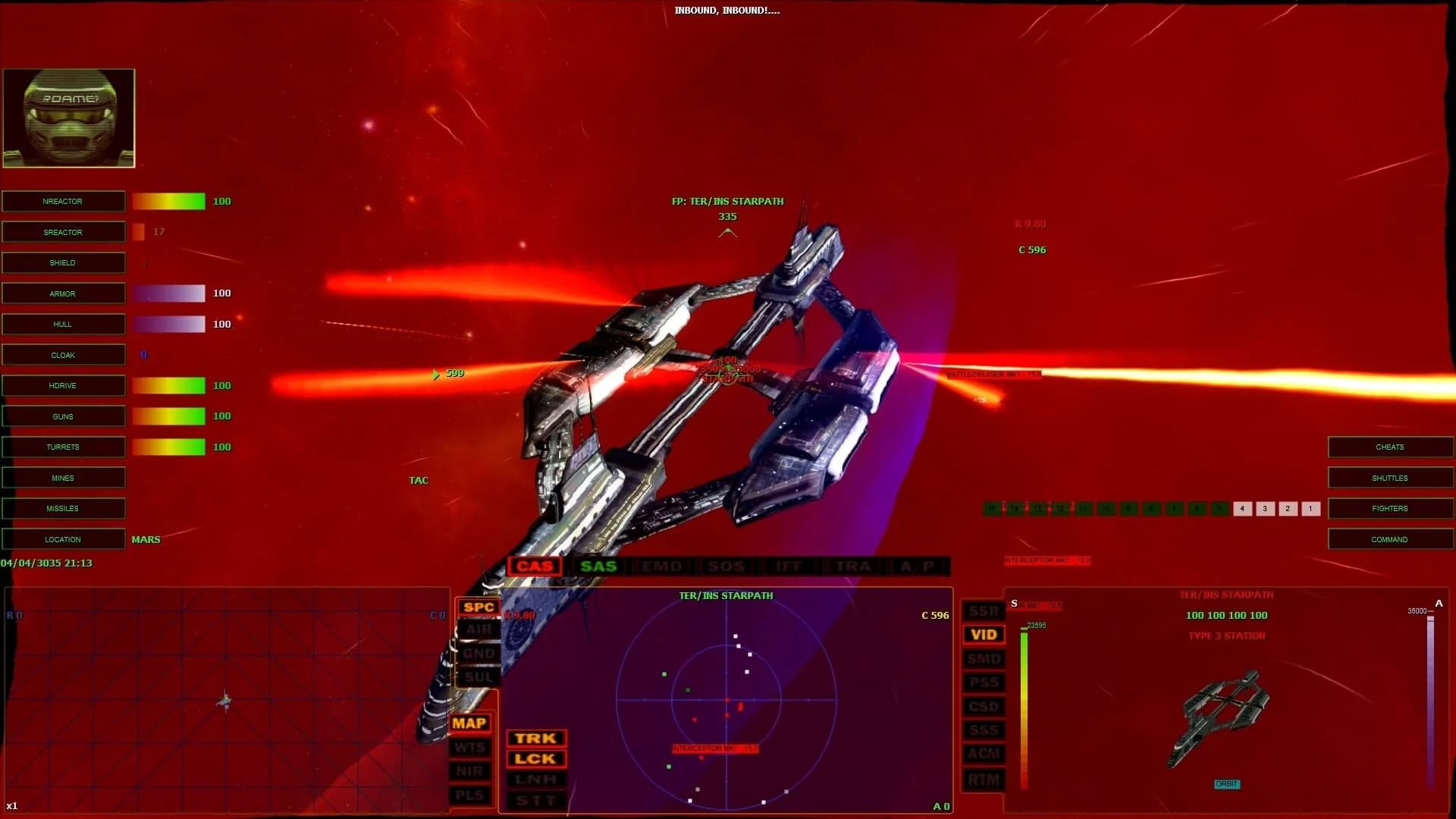Select the TRK tracking mode

535,738
